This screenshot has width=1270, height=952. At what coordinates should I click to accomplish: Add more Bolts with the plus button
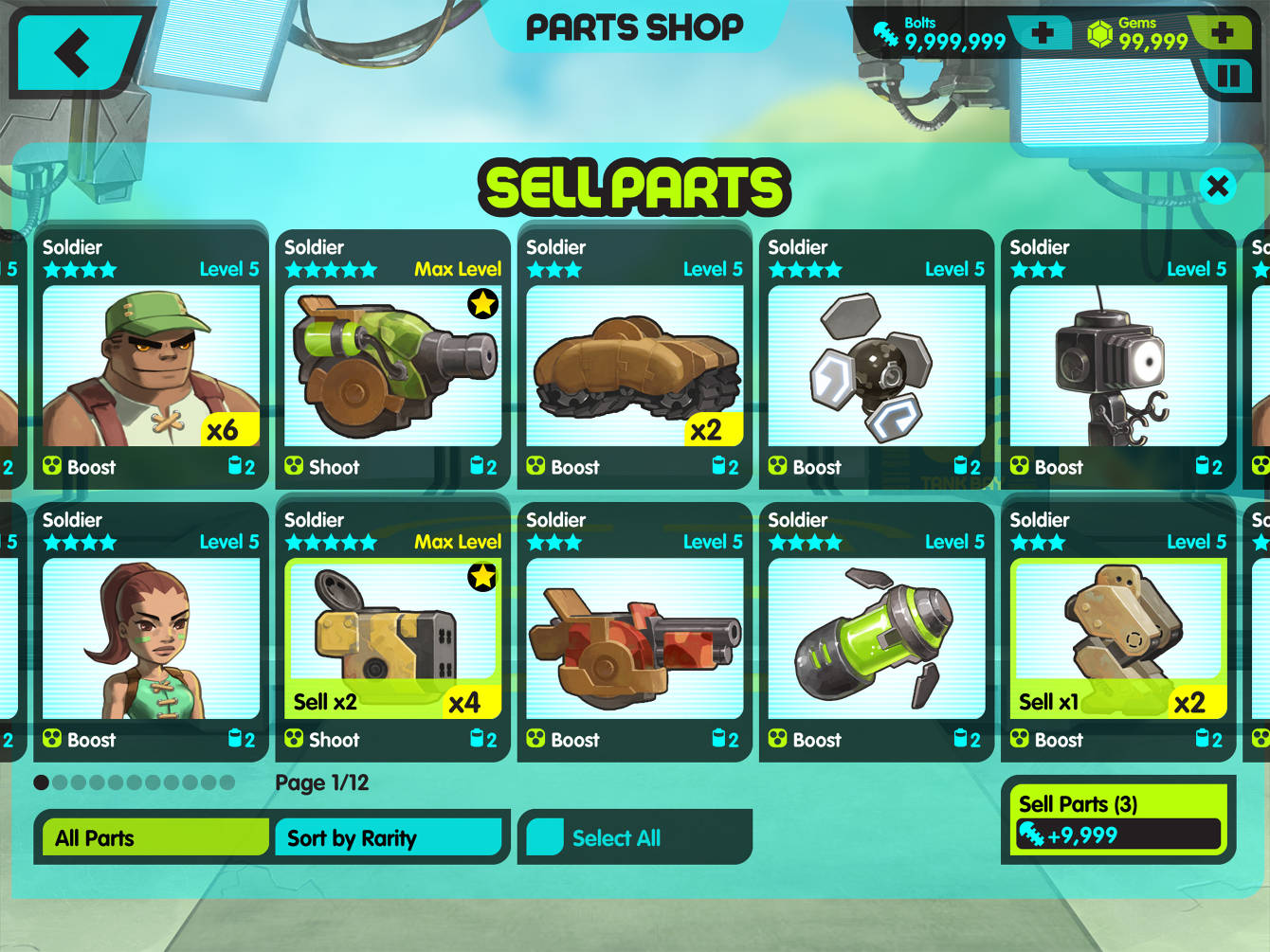[1042, 34]
